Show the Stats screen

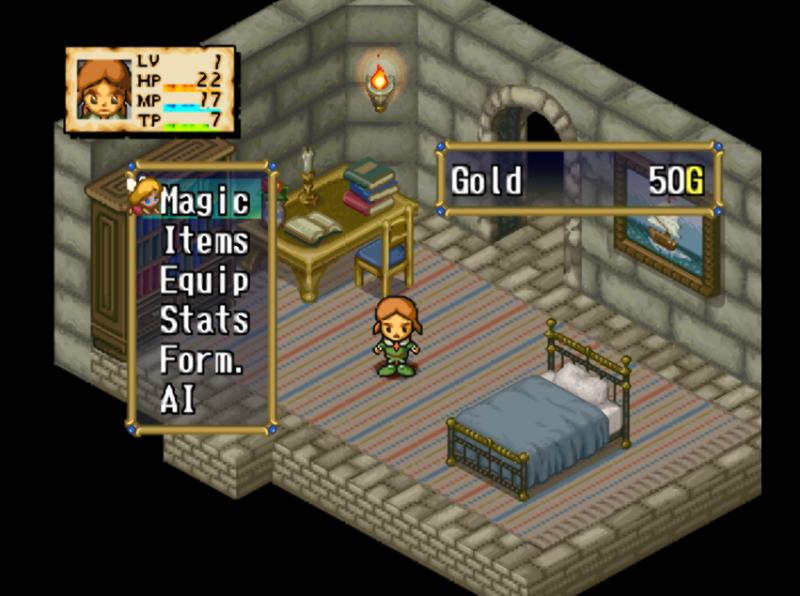[x=204, y=320]
